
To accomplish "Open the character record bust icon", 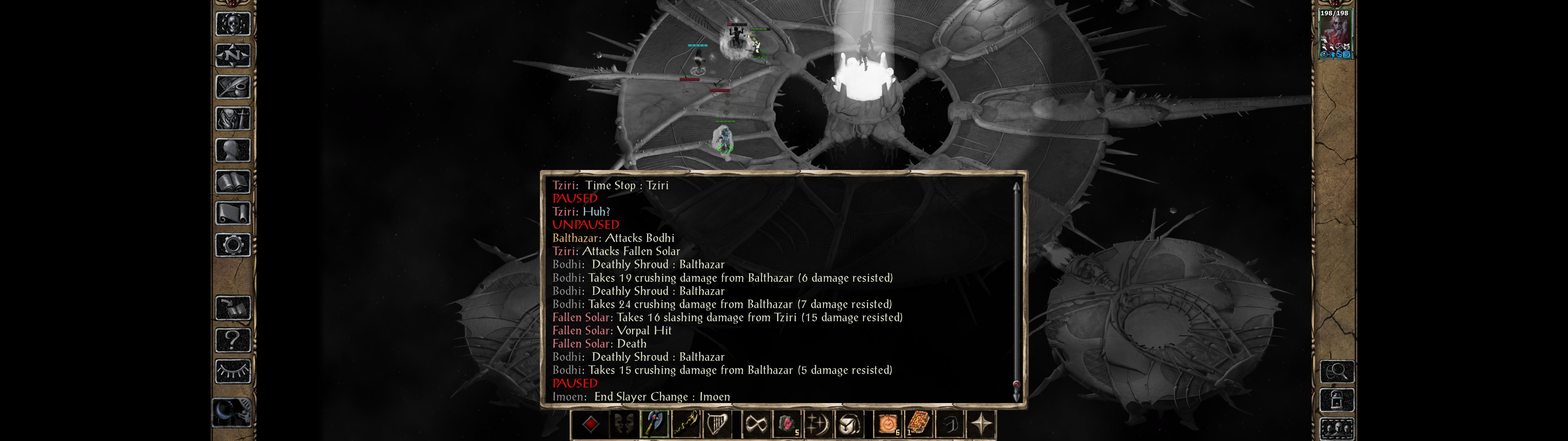I will click(233, 150).
